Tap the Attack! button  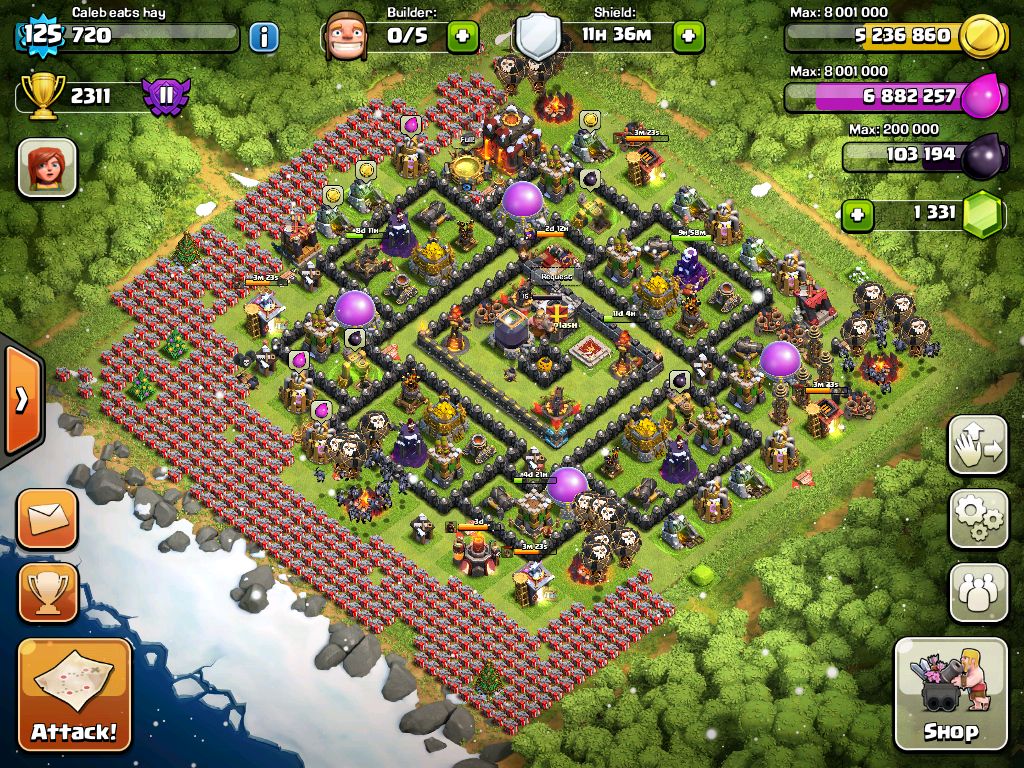[74, 695]
